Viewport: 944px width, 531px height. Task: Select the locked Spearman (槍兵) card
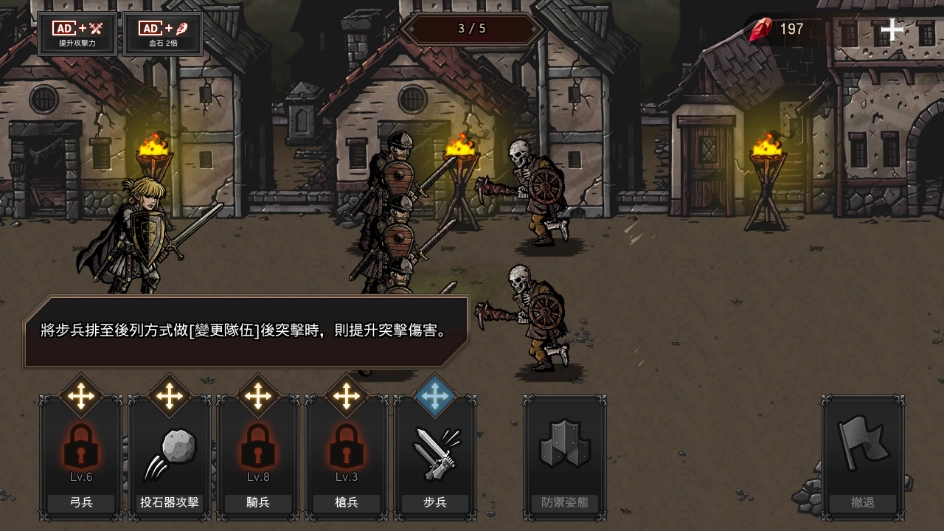[x=346, y=455]
